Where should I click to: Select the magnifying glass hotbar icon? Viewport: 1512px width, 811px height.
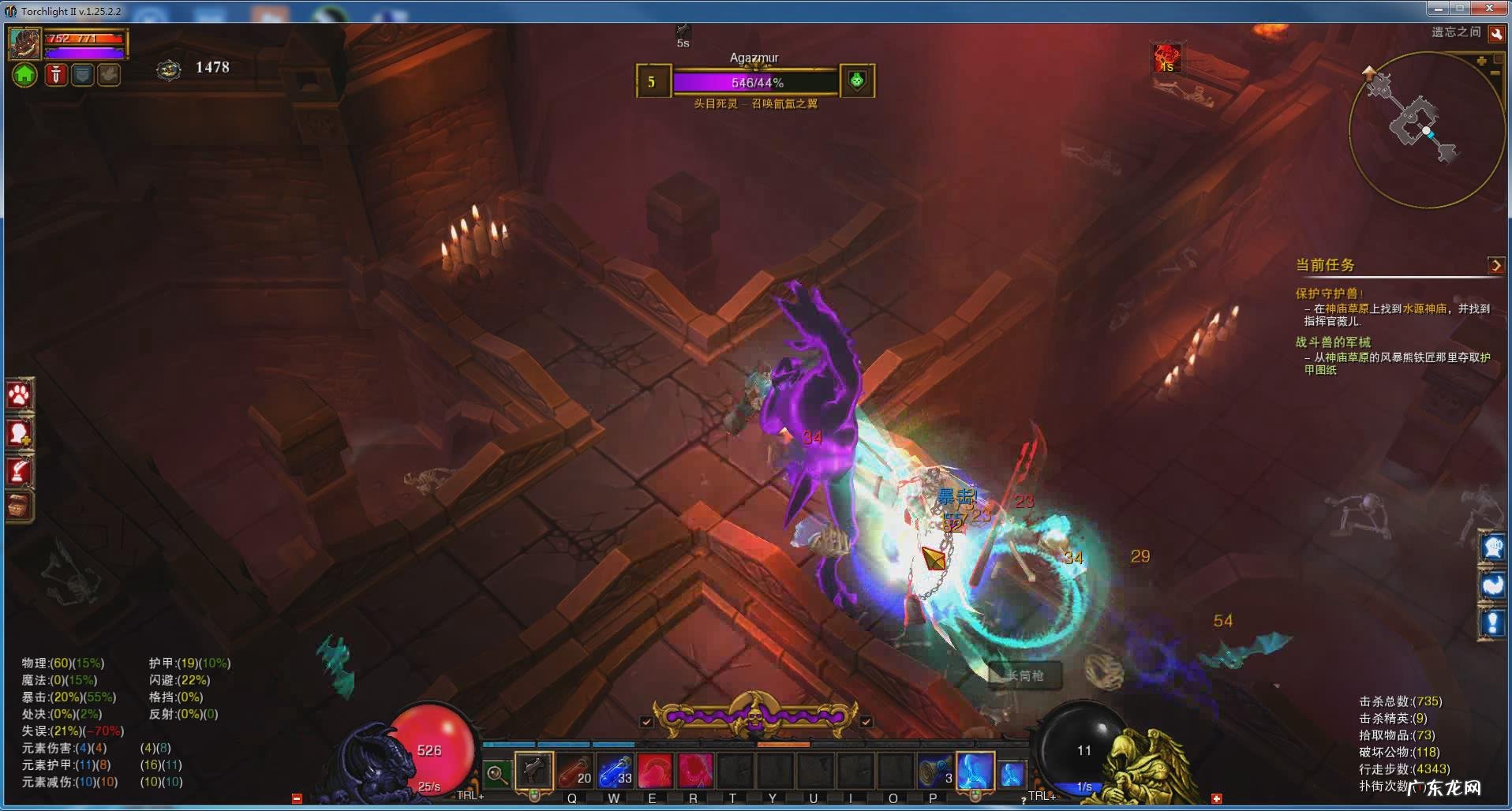coord(496,774)
